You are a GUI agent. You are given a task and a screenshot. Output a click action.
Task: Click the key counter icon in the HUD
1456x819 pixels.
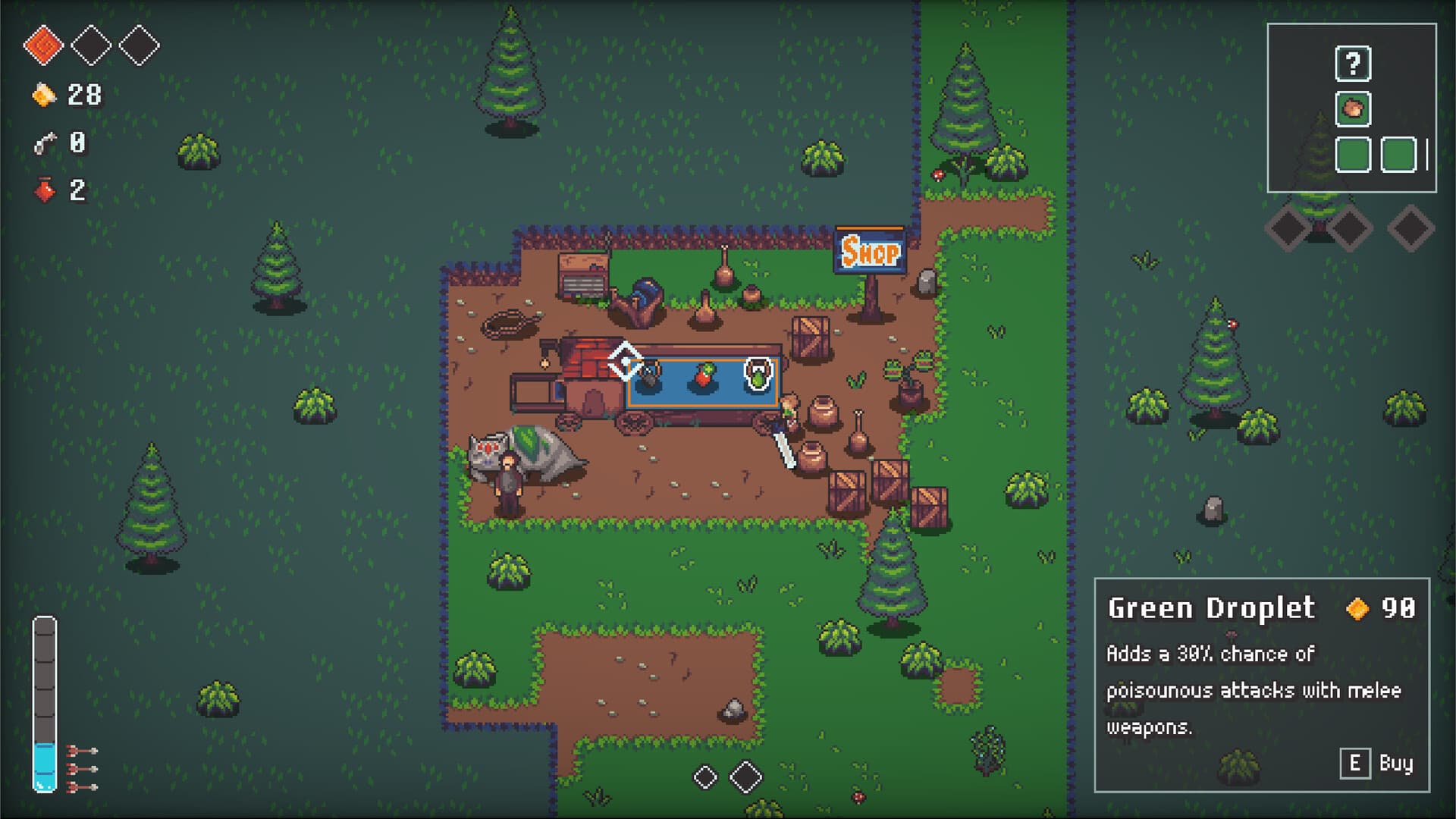43,143
